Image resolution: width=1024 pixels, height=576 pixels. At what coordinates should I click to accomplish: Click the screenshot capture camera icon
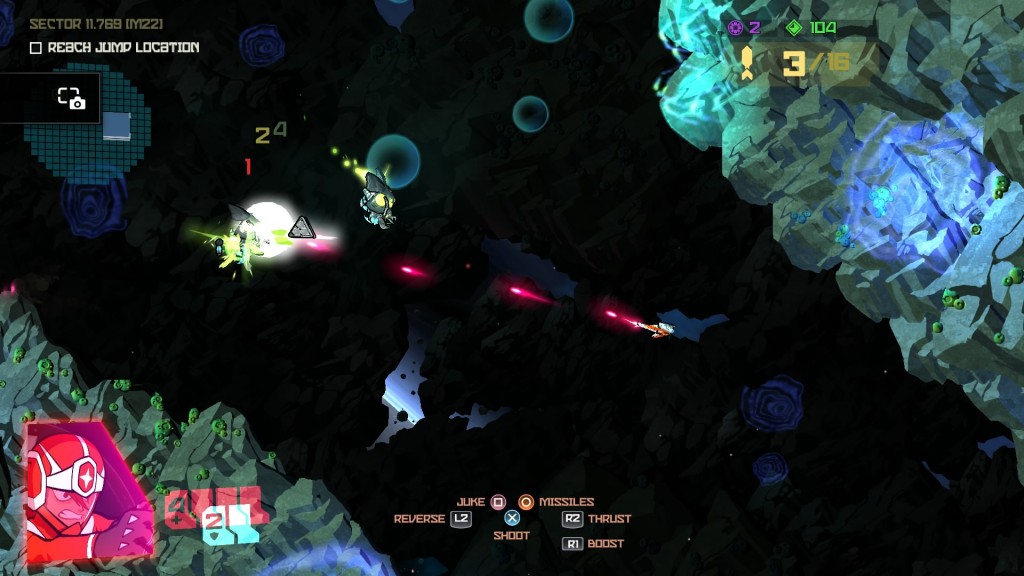[x=70, y=98]
